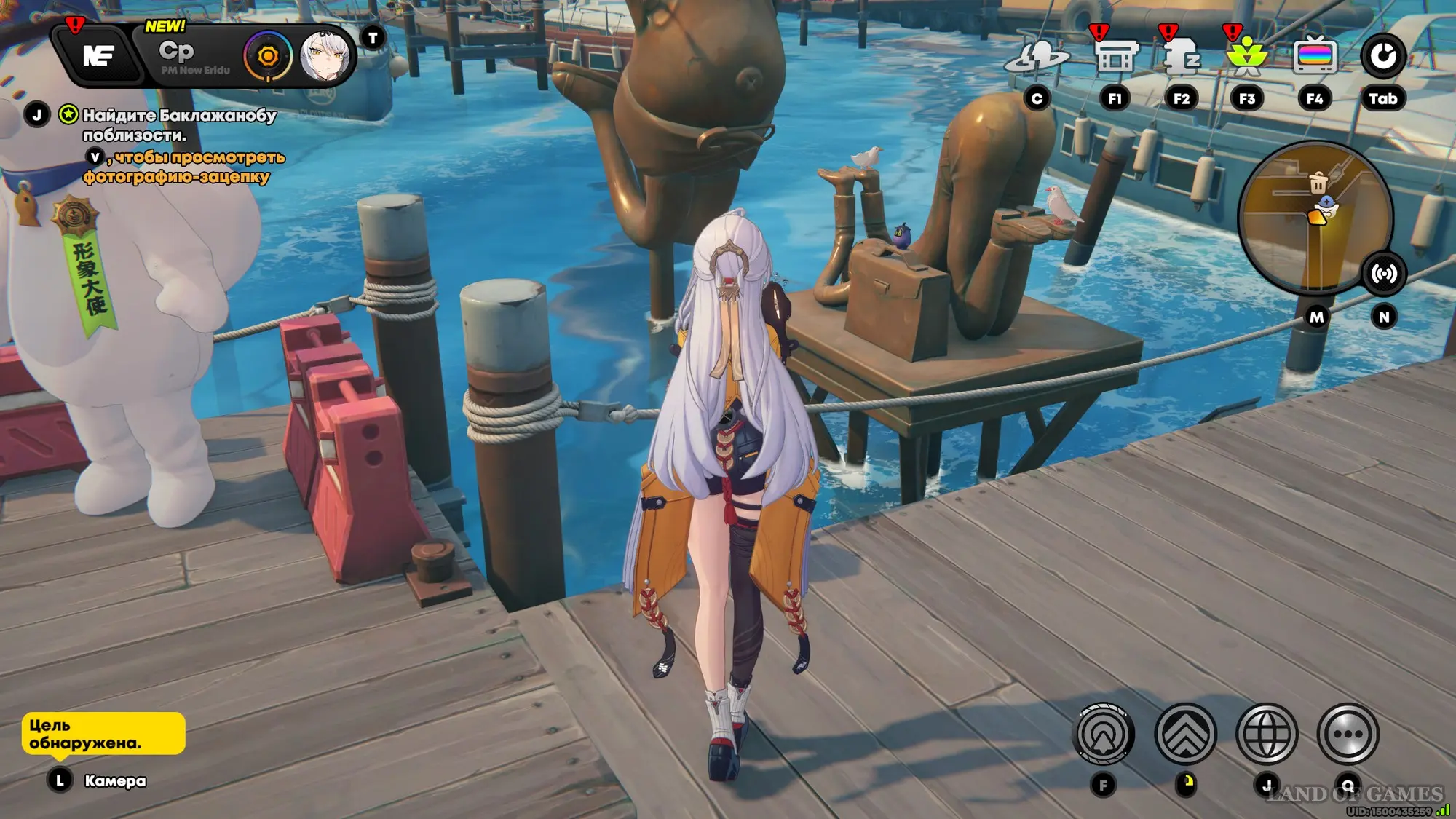Image resolution: width=1456 pixels, height=819 pixels.
Task: Click the globe icon button
Action: (1267, 735)
